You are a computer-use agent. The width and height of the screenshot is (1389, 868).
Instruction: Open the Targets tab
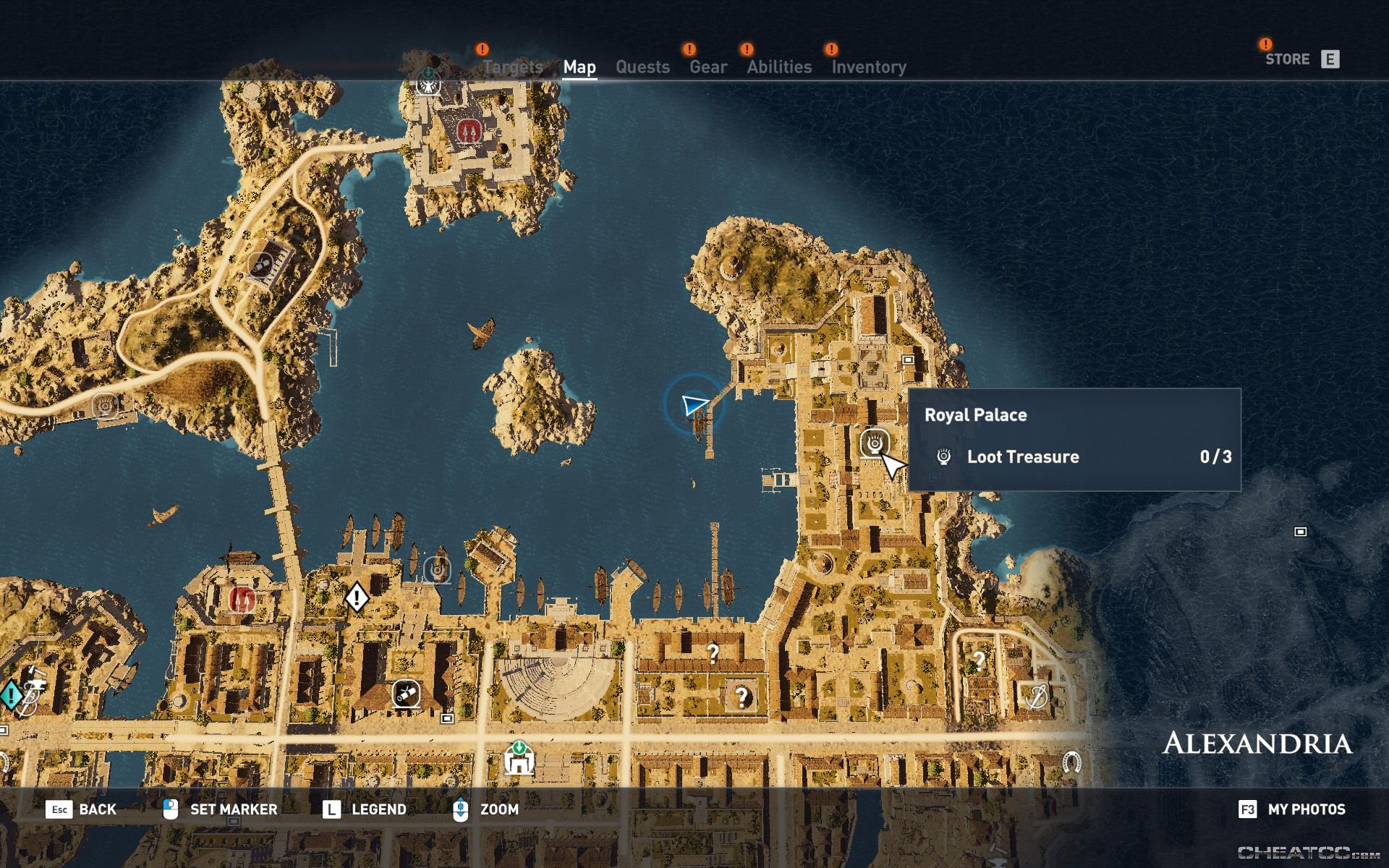(515, 67)
